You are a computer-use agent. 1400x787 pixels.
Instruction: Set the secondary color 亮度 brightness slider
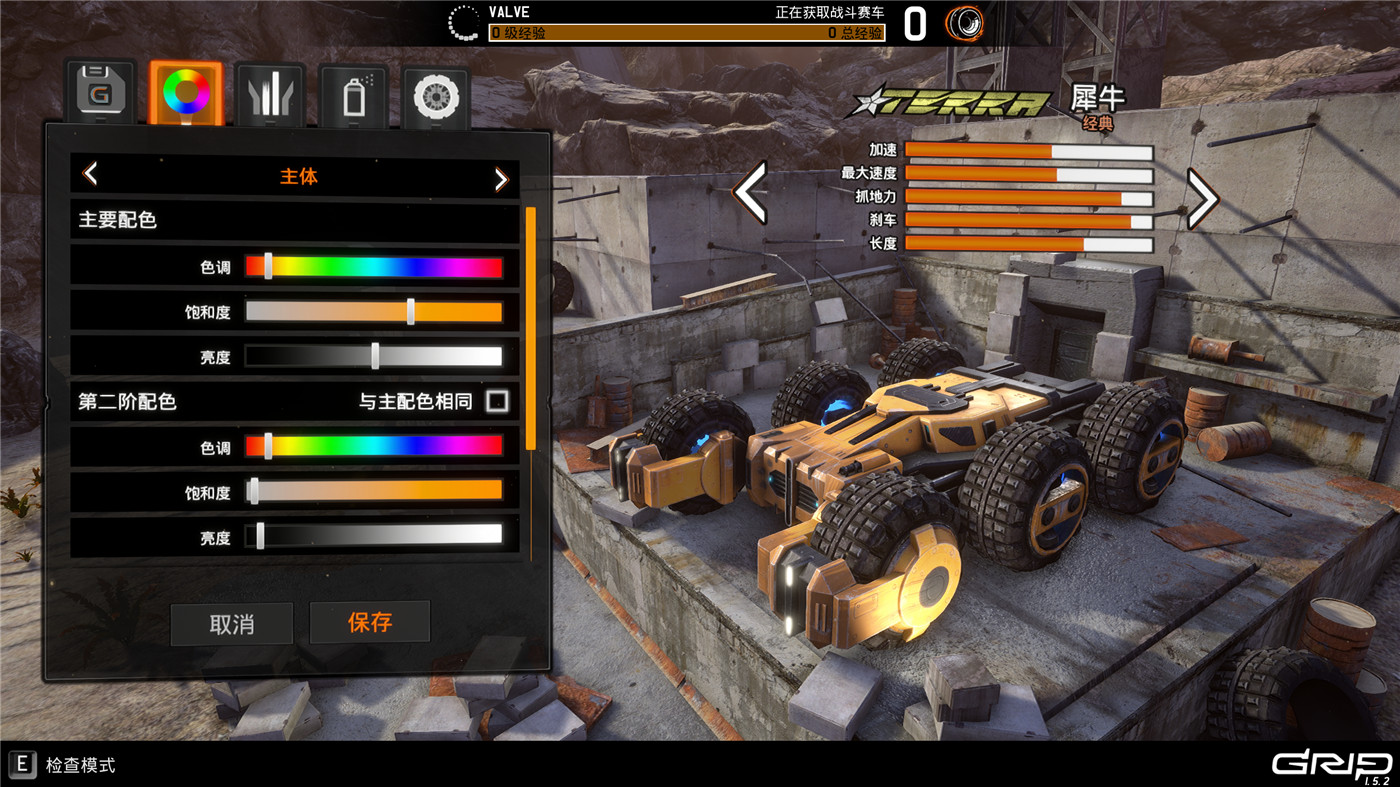pyautogui.click(x=373, y=536)
